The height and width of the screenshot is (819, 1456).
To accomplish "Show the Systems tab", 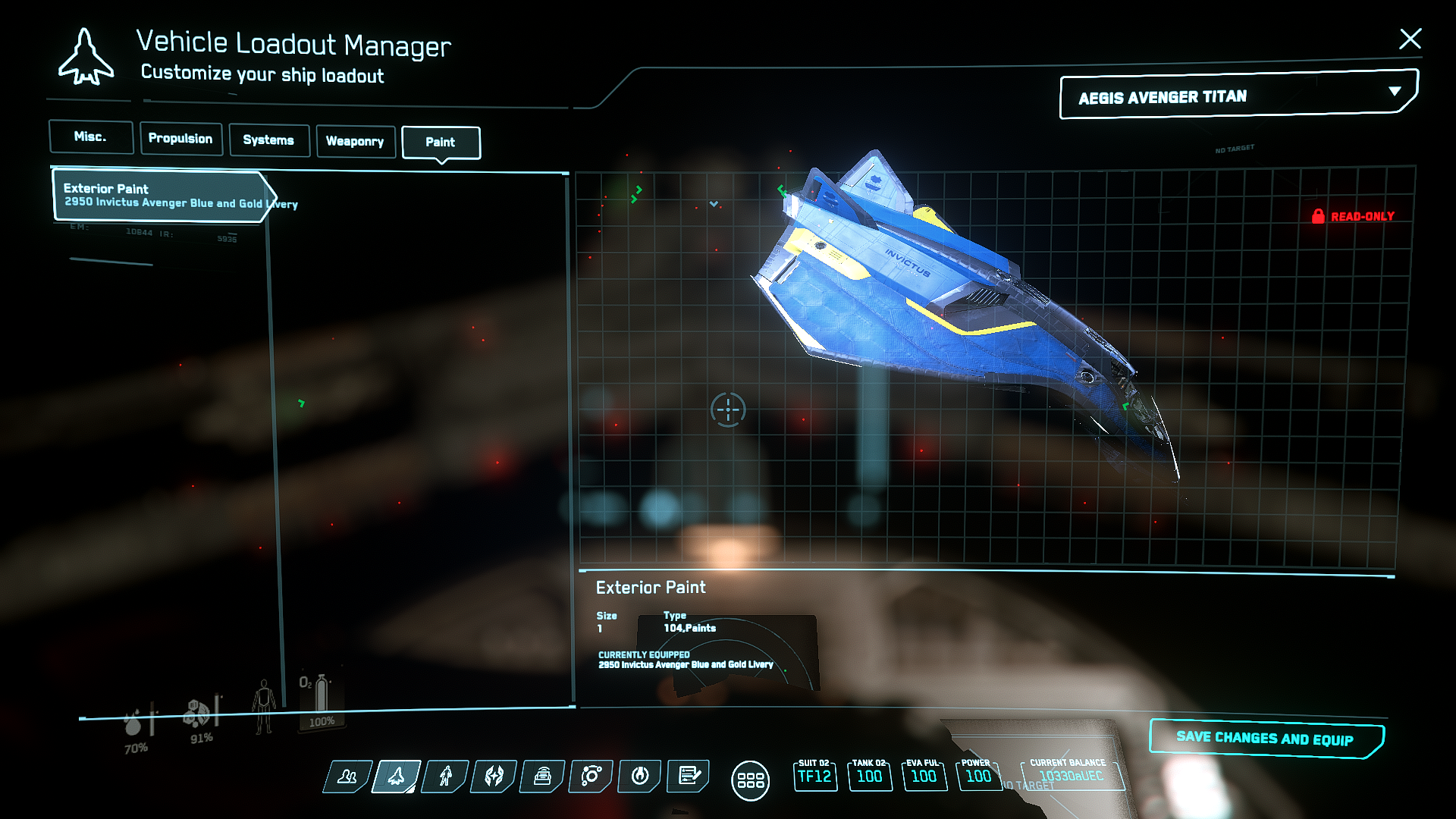I will coord(268,140).
